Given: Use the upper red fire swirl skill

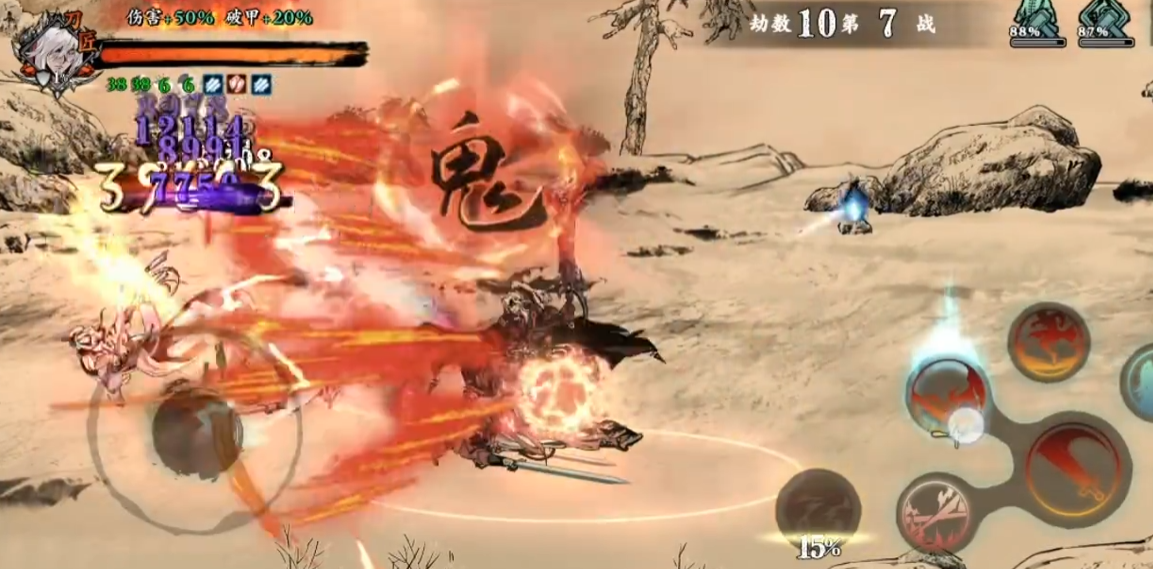Looking at the screenshot, I should point(1047,343).
